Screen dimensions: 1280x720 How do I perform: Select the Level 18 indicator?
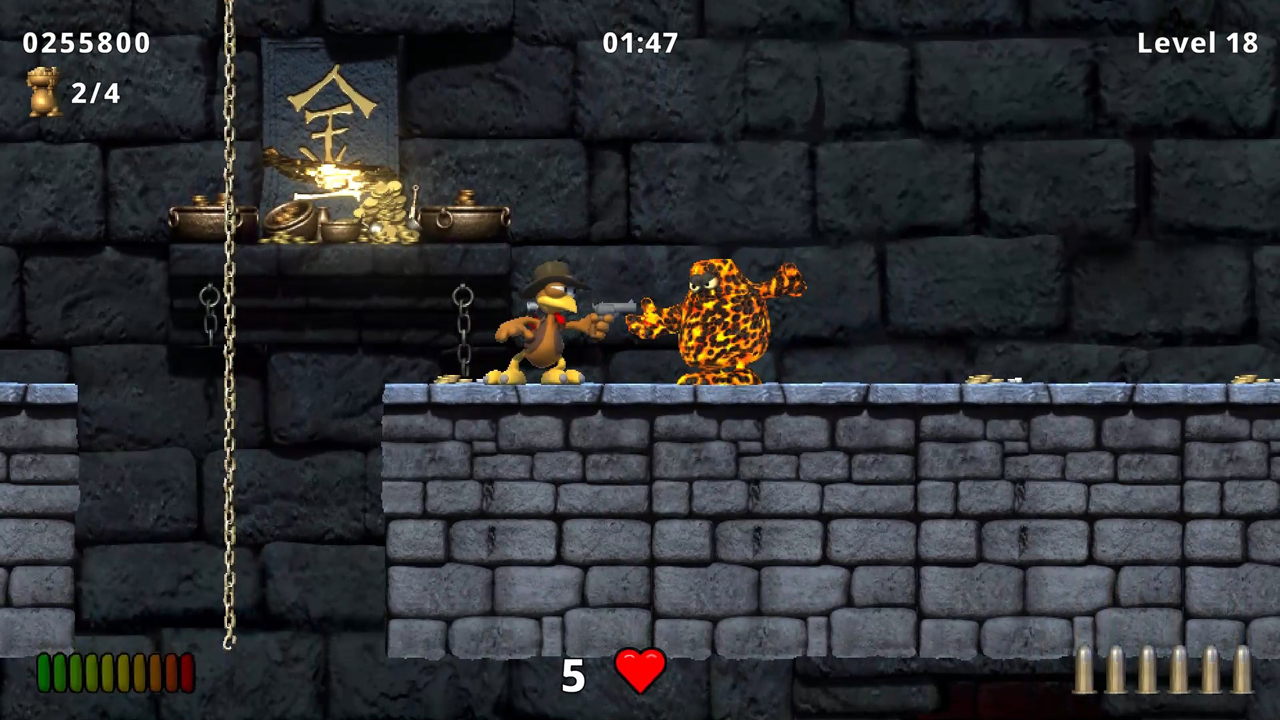(x=1197, y=42)
